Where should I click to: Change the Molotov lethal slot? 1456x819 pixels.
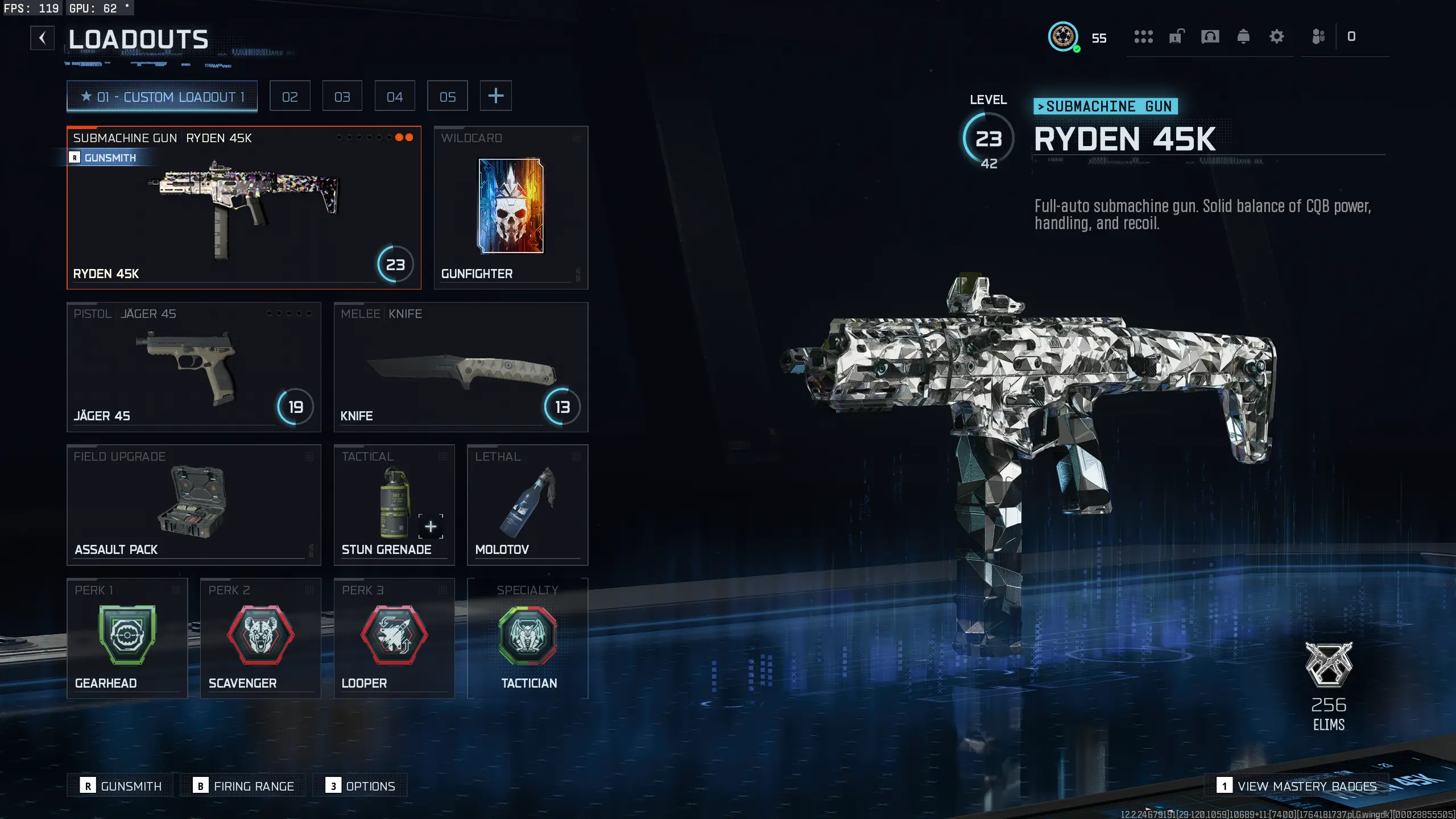tap(527, 504)
